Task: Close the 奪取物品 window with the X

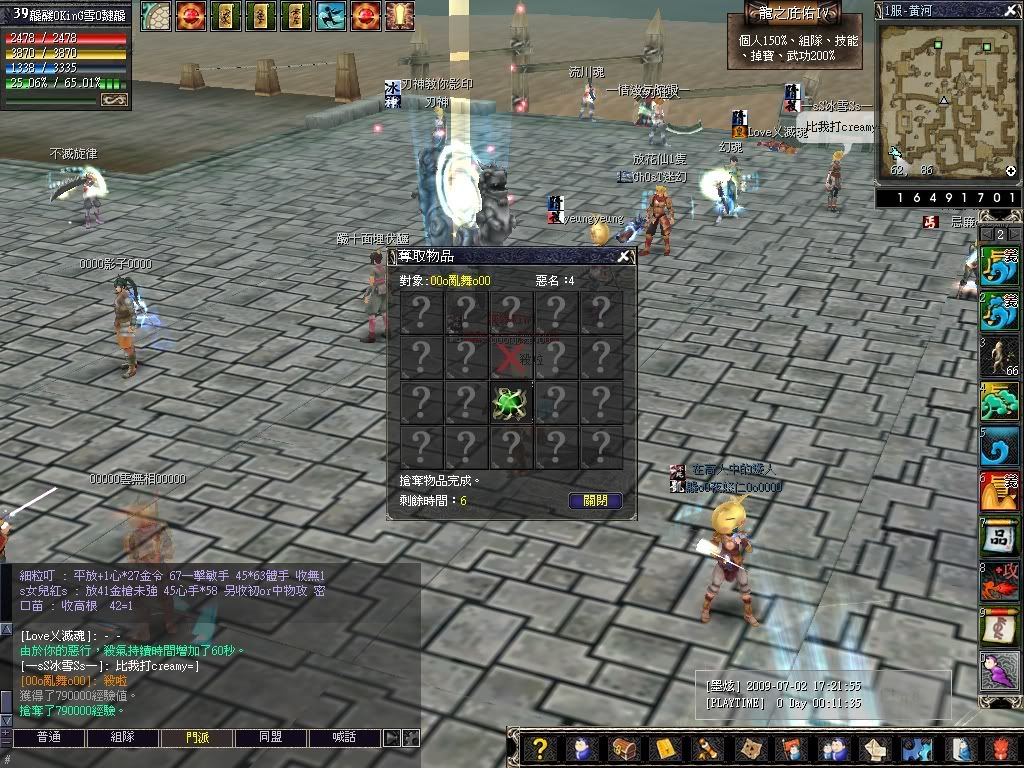Action: click(x=624, y=256)
